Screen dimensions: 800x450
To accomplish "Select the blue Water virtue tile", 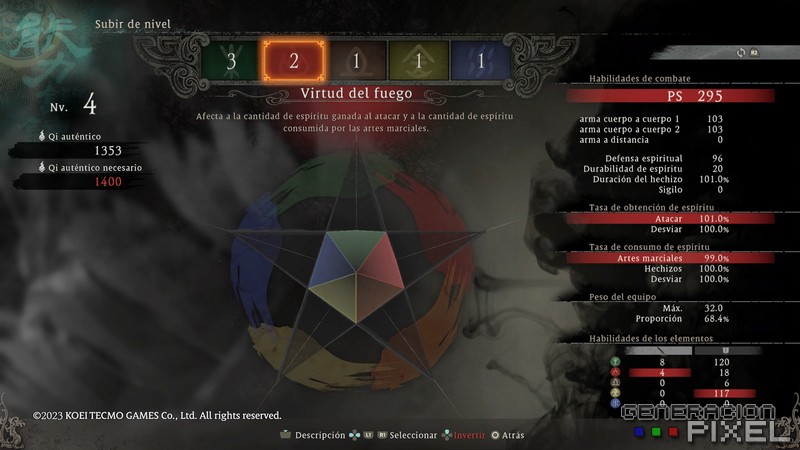I will [481, 60].
